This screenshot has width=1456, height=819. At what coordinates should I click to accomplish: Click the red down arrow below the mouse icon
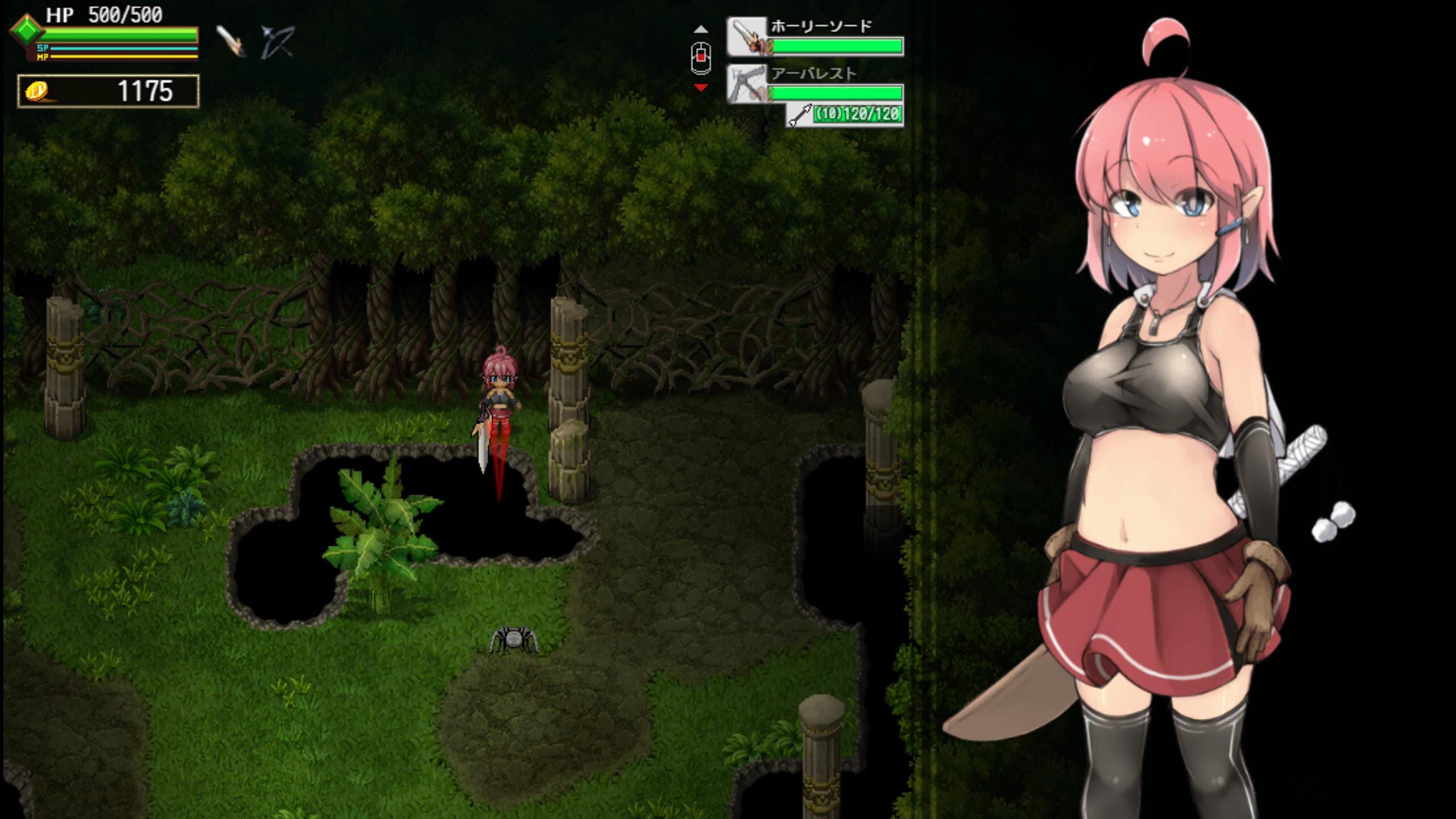click(701, 88)
